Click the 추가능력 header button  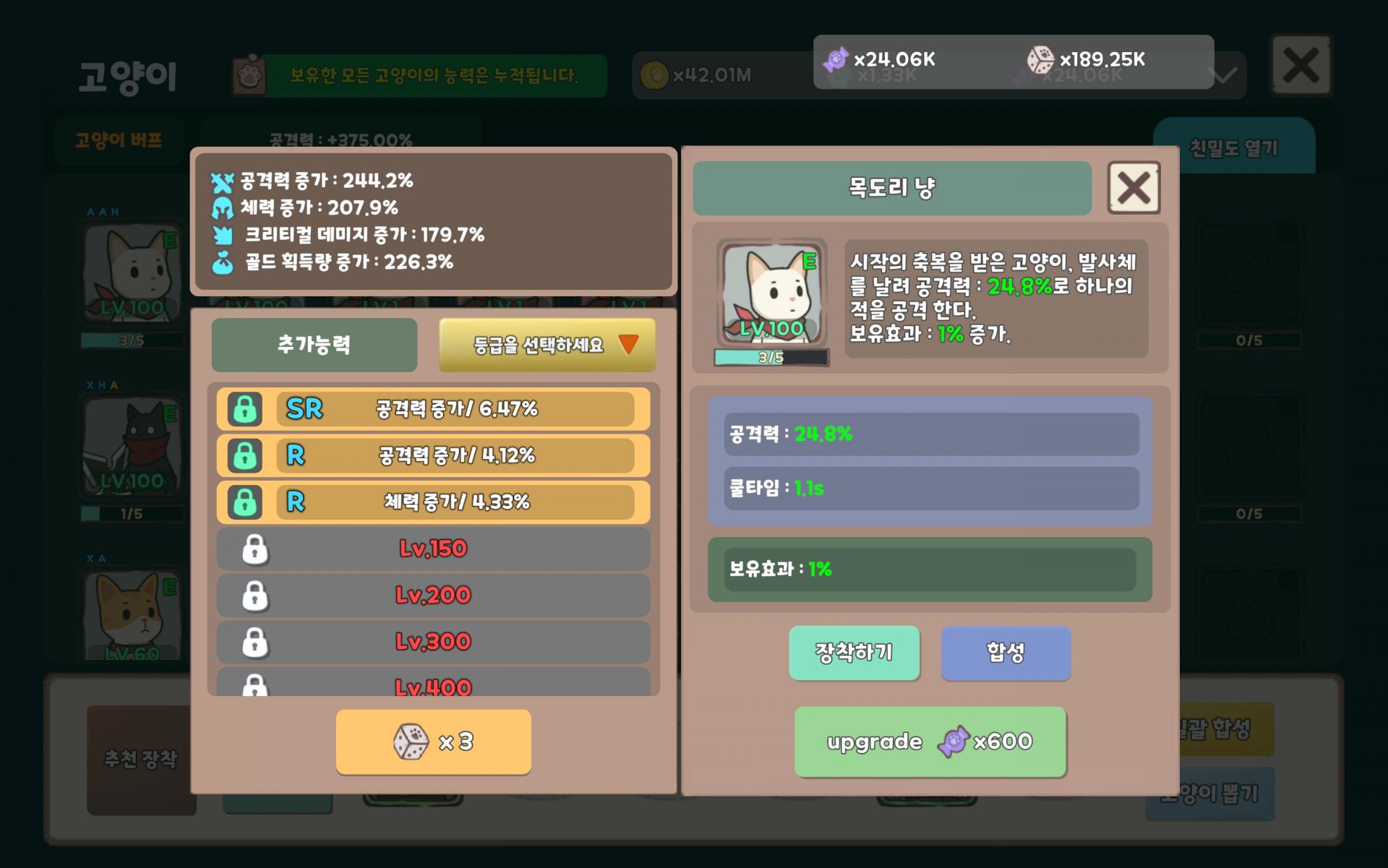[x=314, y=345]
